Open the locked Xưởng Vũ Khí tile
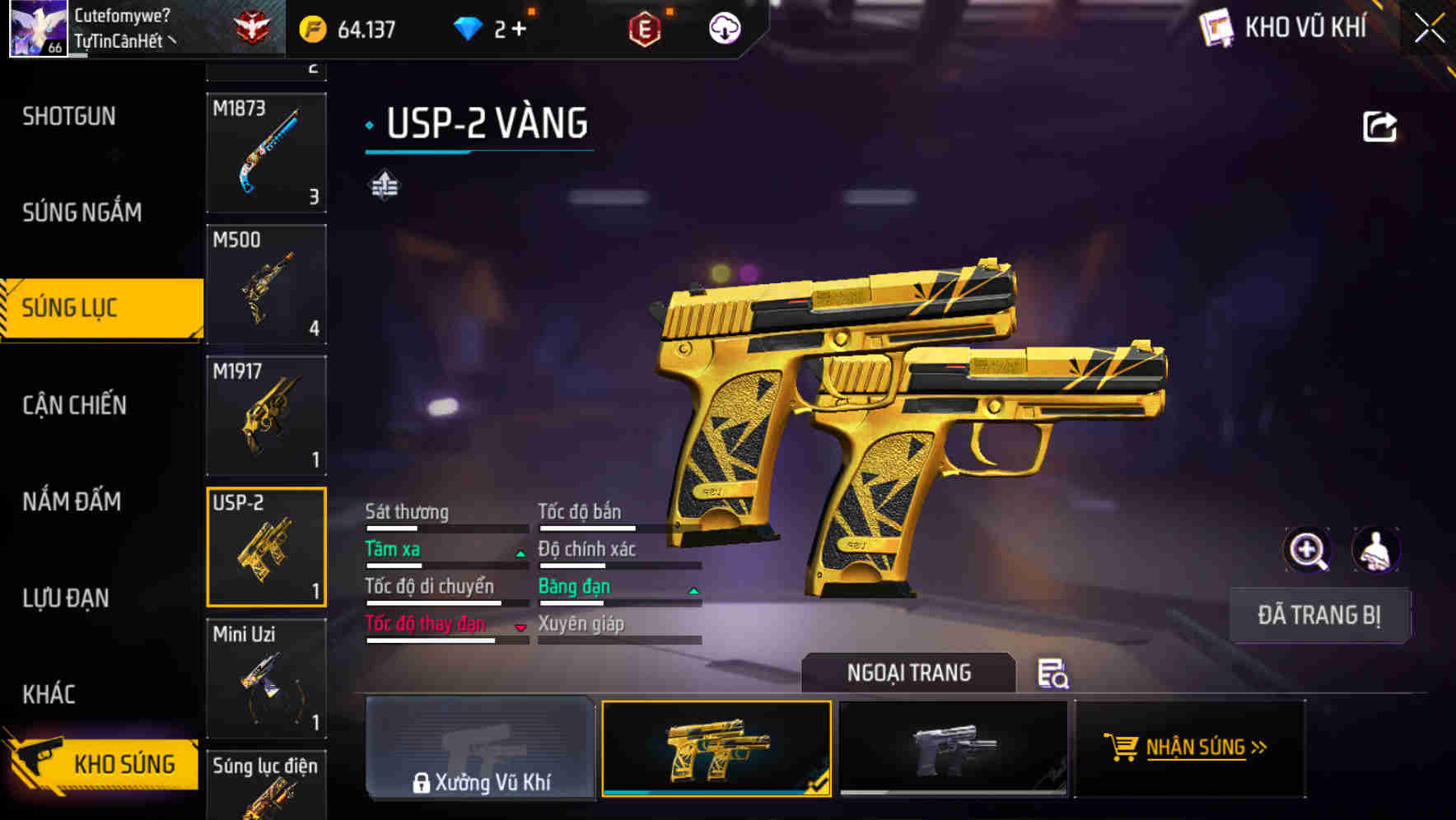Screen dimensions: 1456x820 tap(480, 748)
